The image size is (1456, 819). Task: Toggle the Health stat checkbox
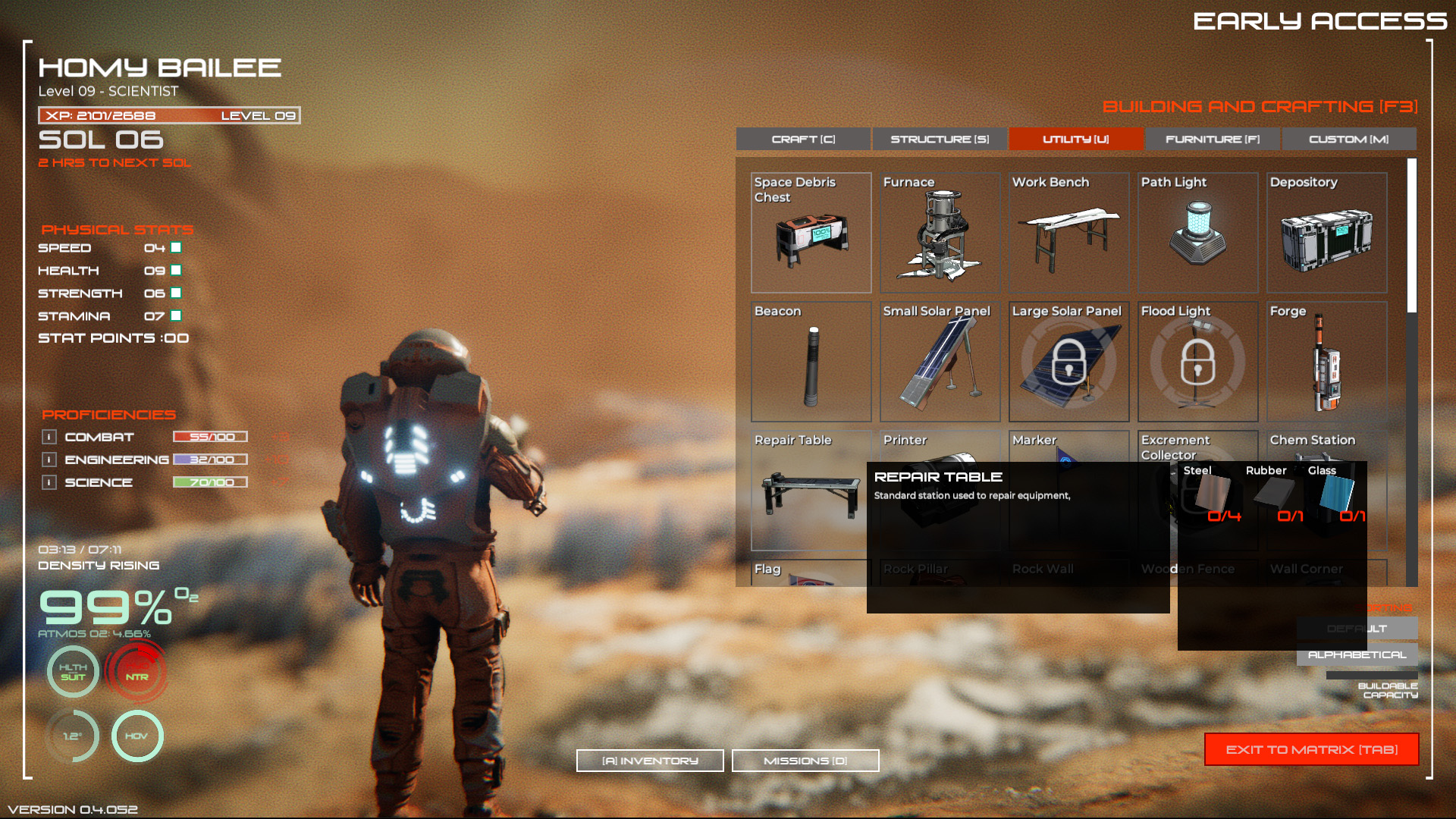[177, 270]
